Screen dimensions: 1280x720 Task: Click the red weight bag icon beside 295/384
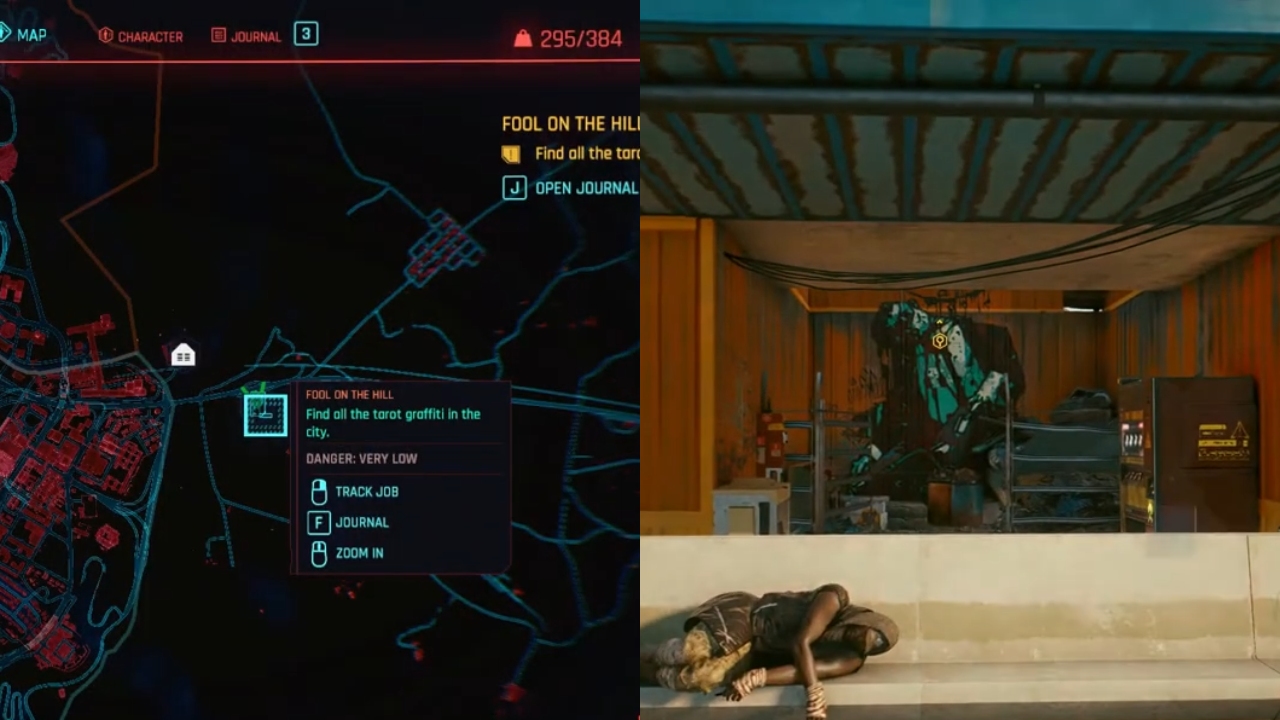pos(524,39)
